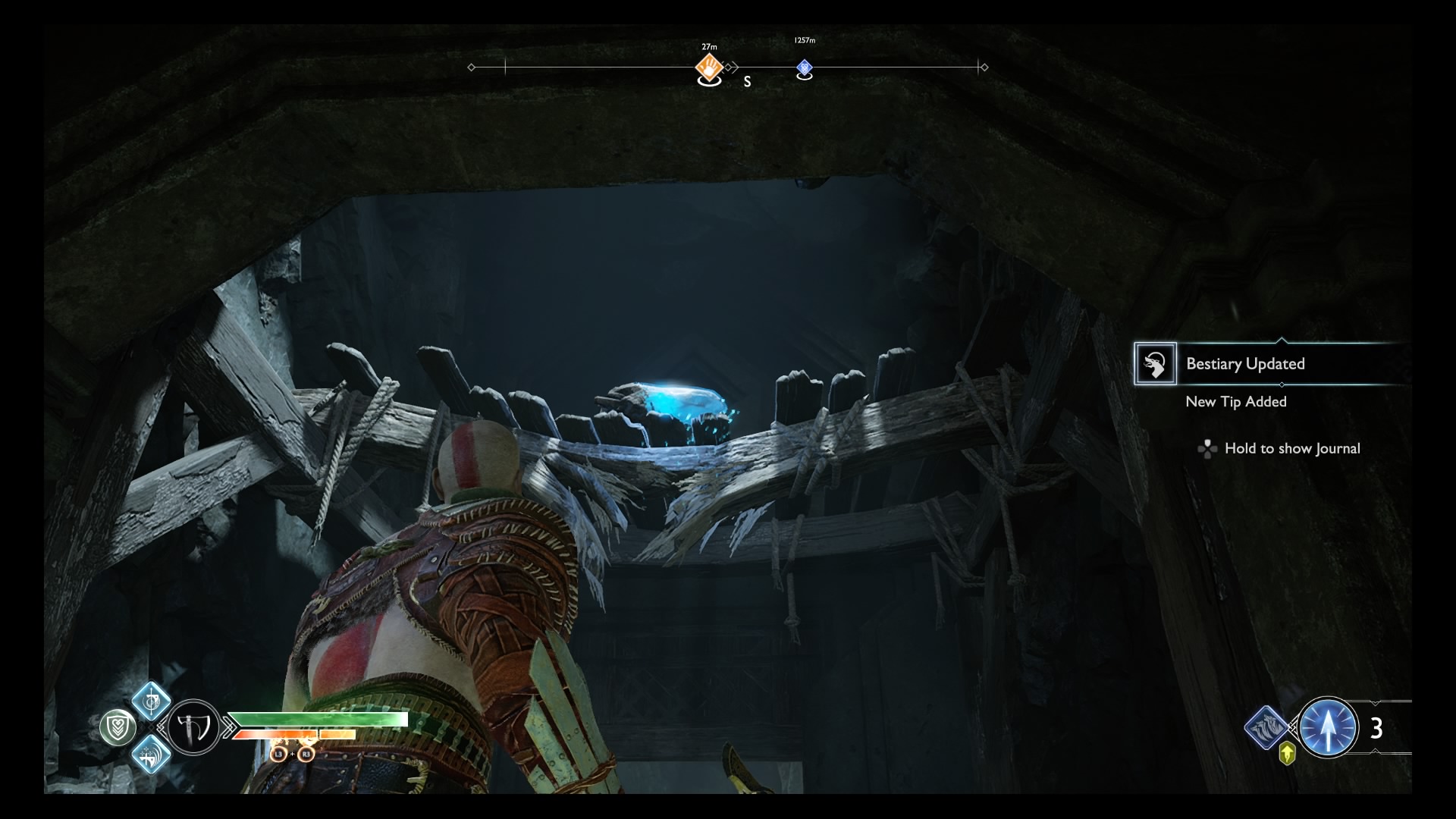Click the left diamond endpoint of the compass
1456x819 pixels.
472,67
